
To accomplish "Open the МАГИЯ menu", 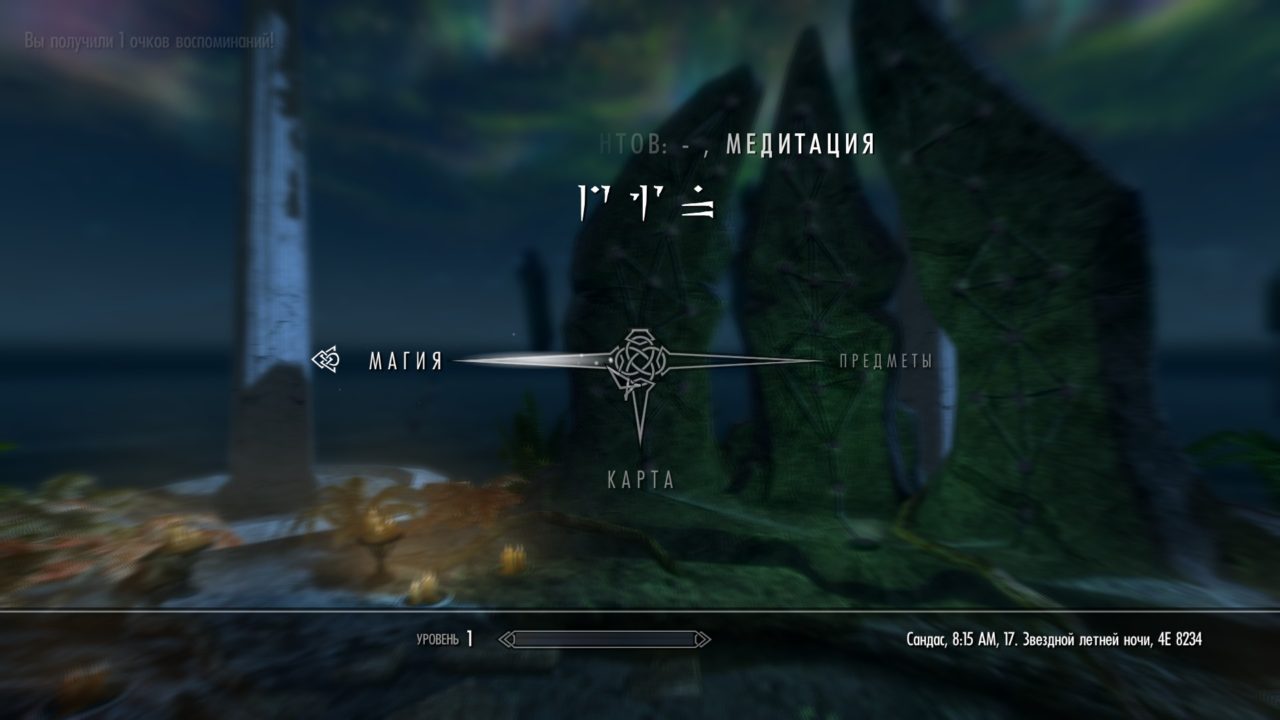I will coord(404,358).
